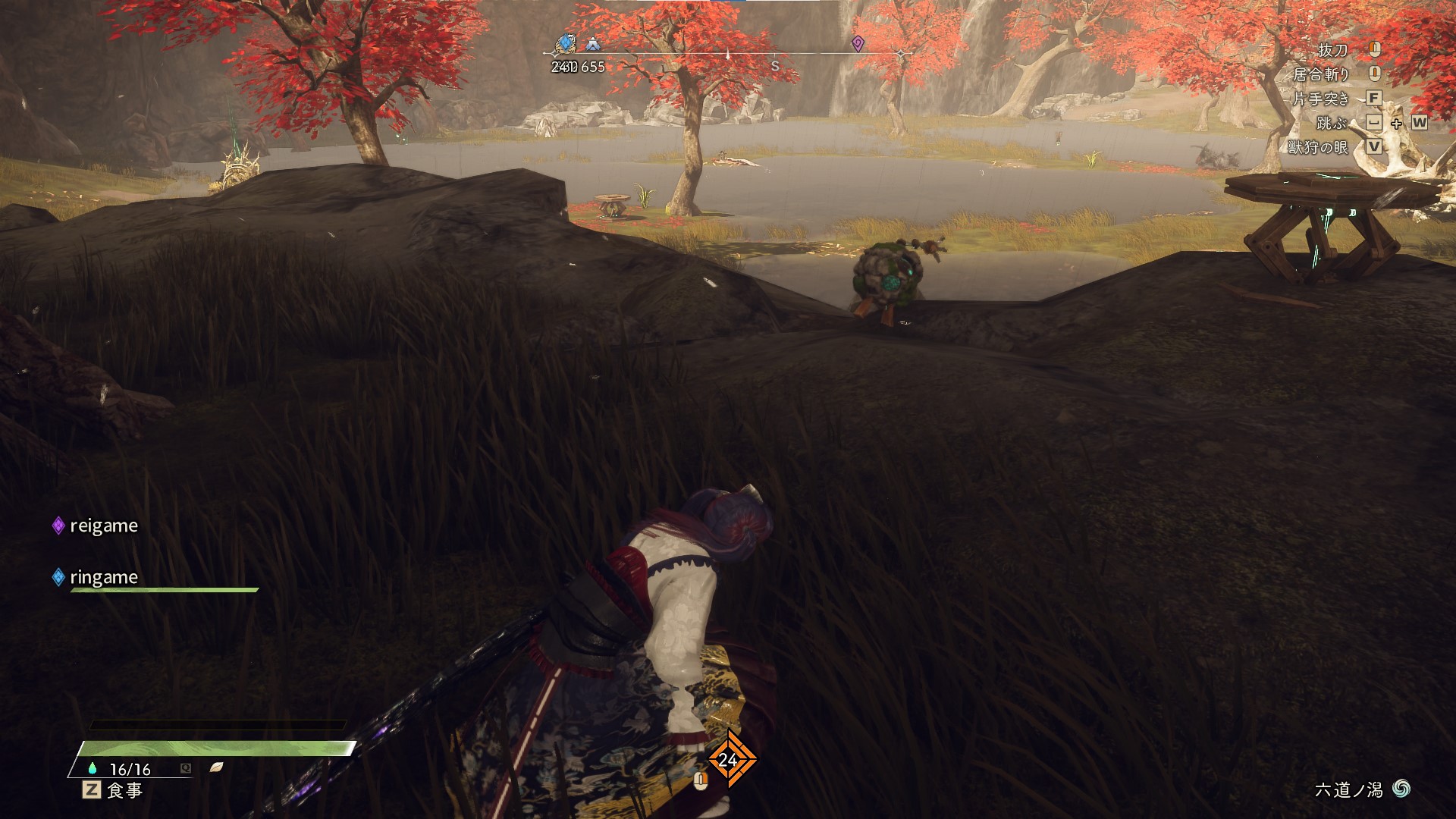Viewport: 1456px width, 819px height.
Task: Click the blue camp tent compass marker
Action: pyautogui.click(x=592, y=45)
